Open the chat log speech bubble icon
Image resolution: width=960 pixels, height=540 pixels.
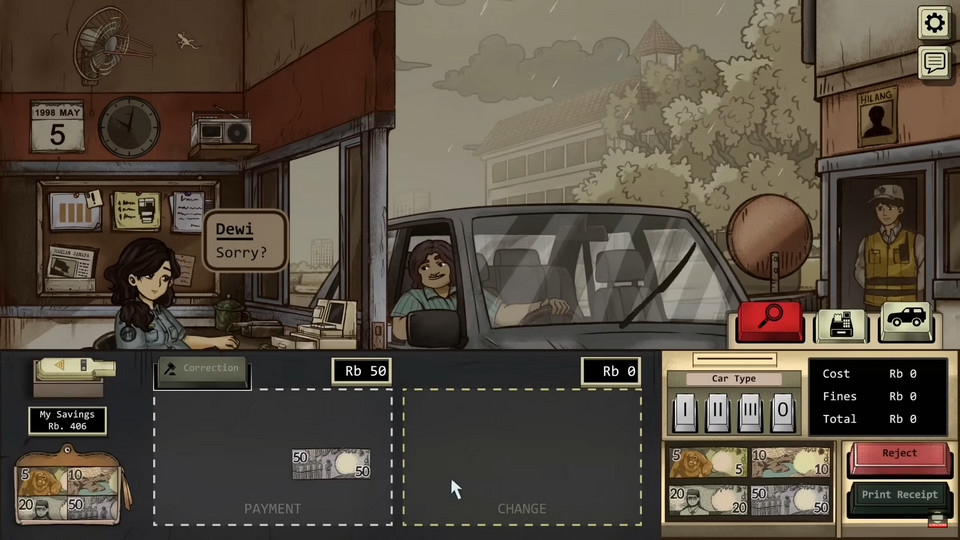[x=934, y=63]
